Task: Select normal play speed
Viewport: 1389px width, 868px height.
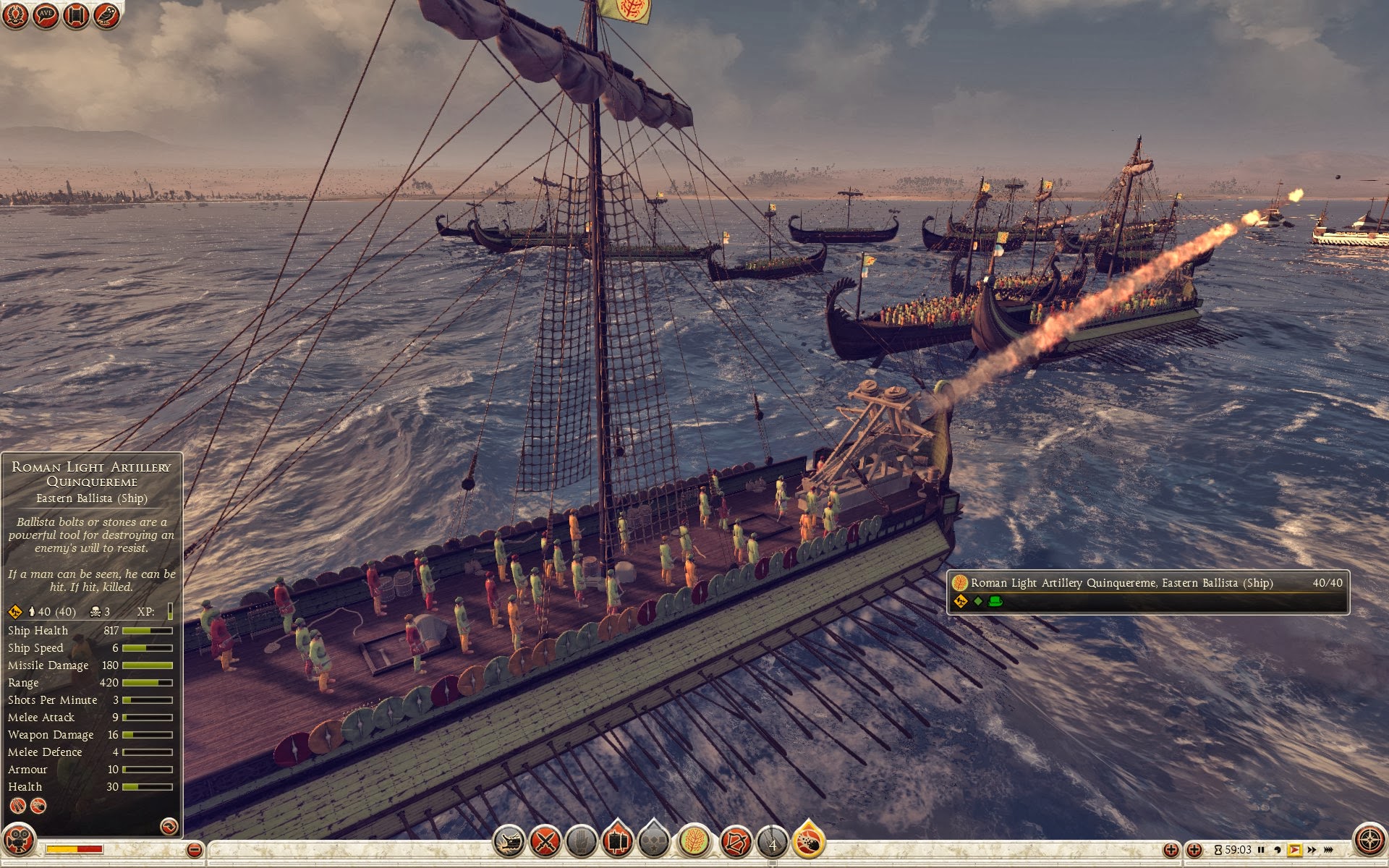Action: pos(1294,850)
